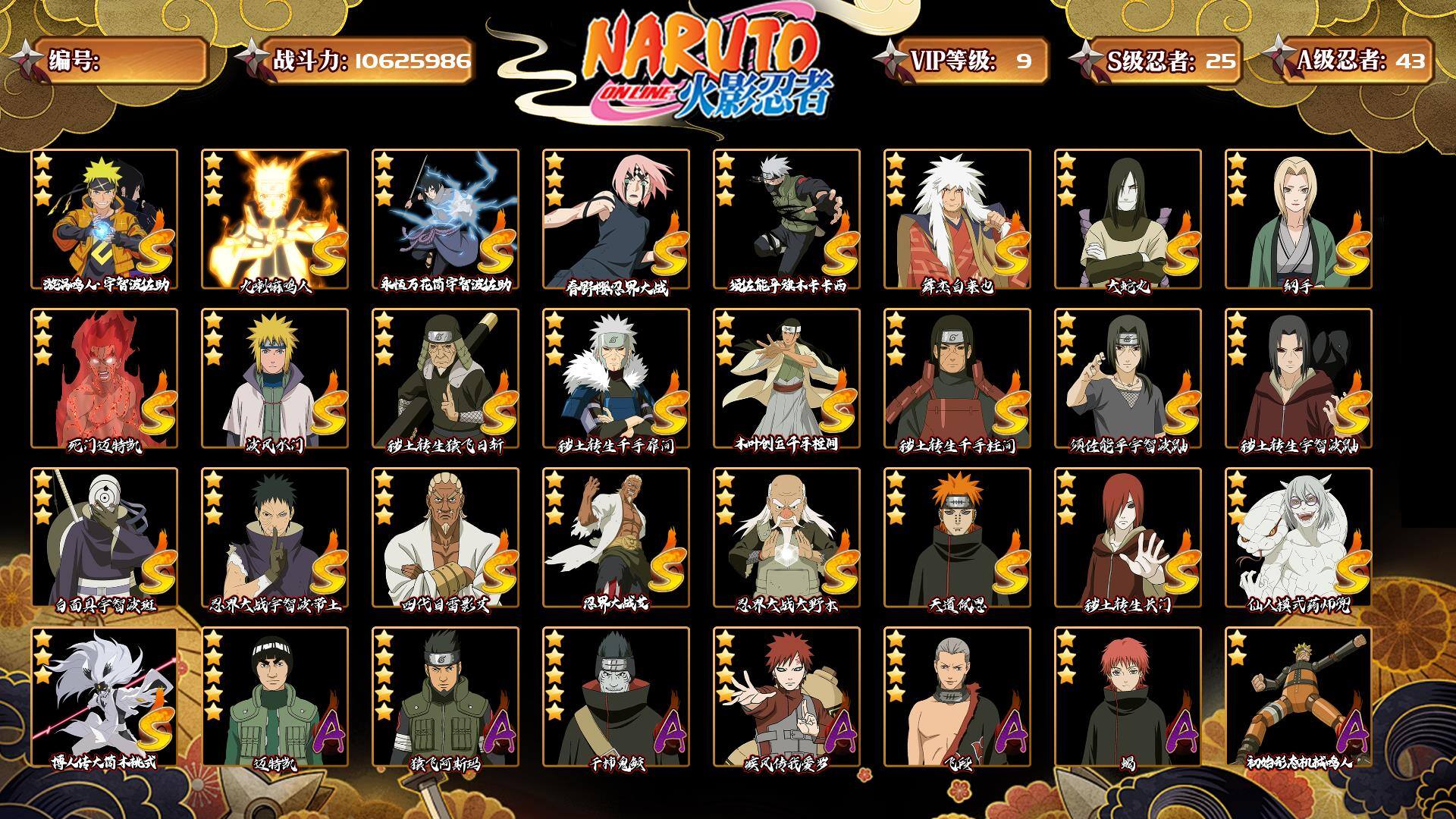The image size is (1456, 819).
Task: Pick the orange-haired Pain card
Action: 957,538
